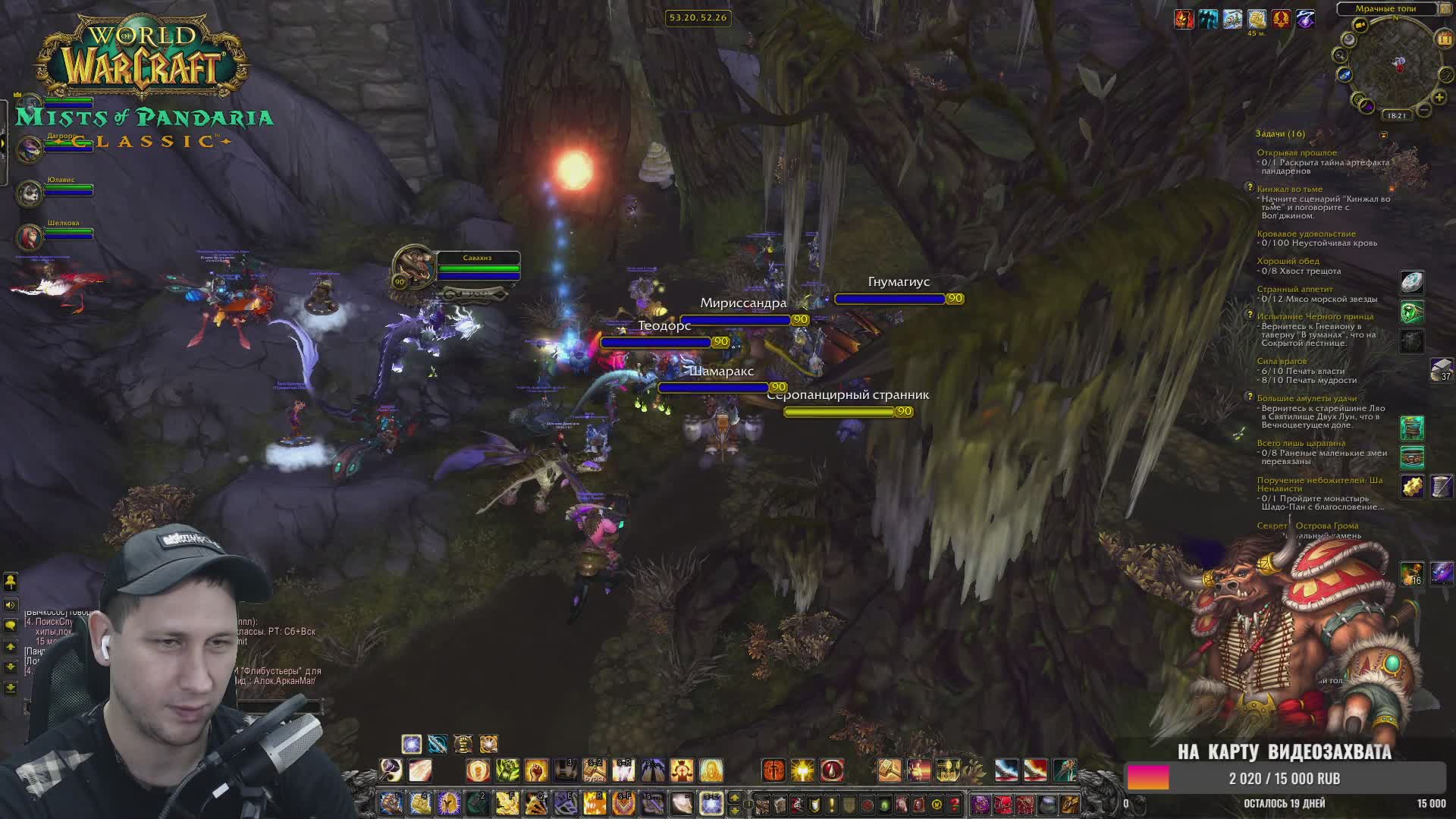1456x819 pixels.
Task: Target party member Юлавис
Action: pyautogui.click(x=31, y=193)
